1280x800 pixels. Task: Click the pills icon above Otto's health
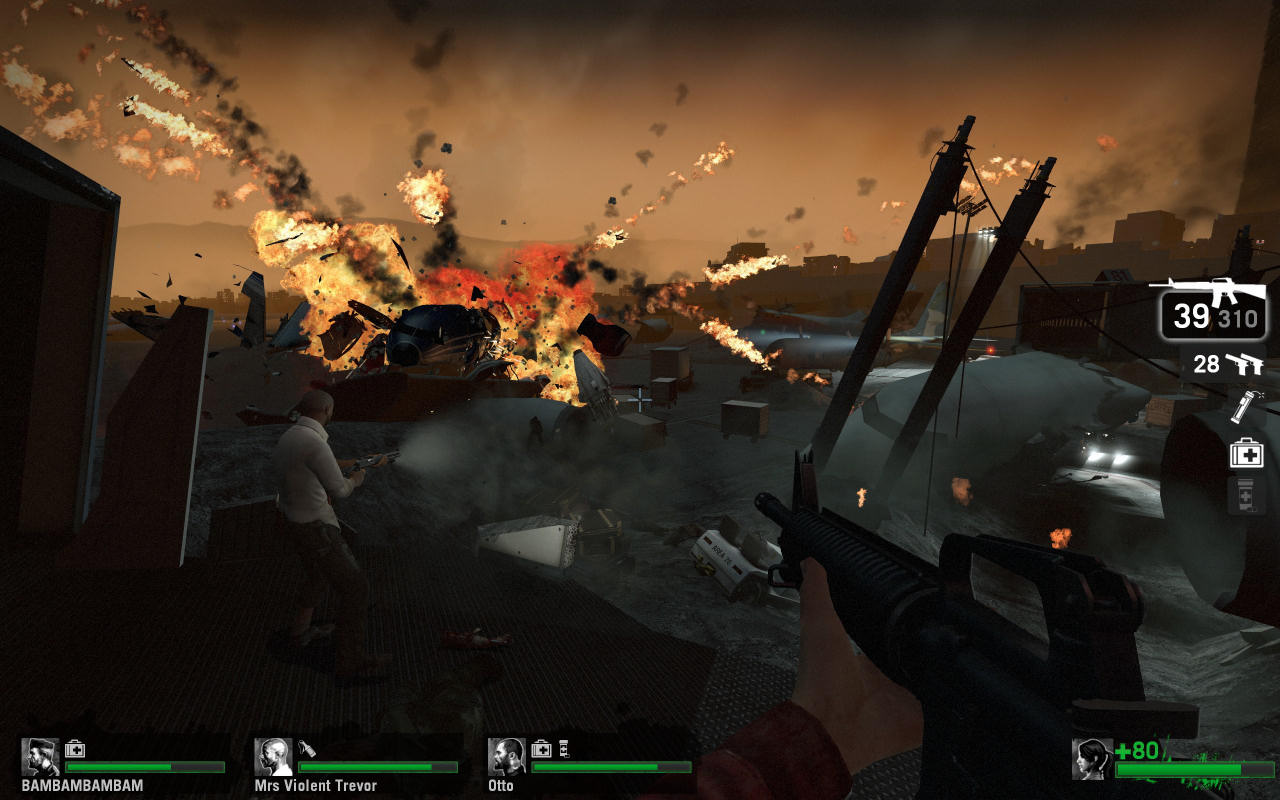563,748
